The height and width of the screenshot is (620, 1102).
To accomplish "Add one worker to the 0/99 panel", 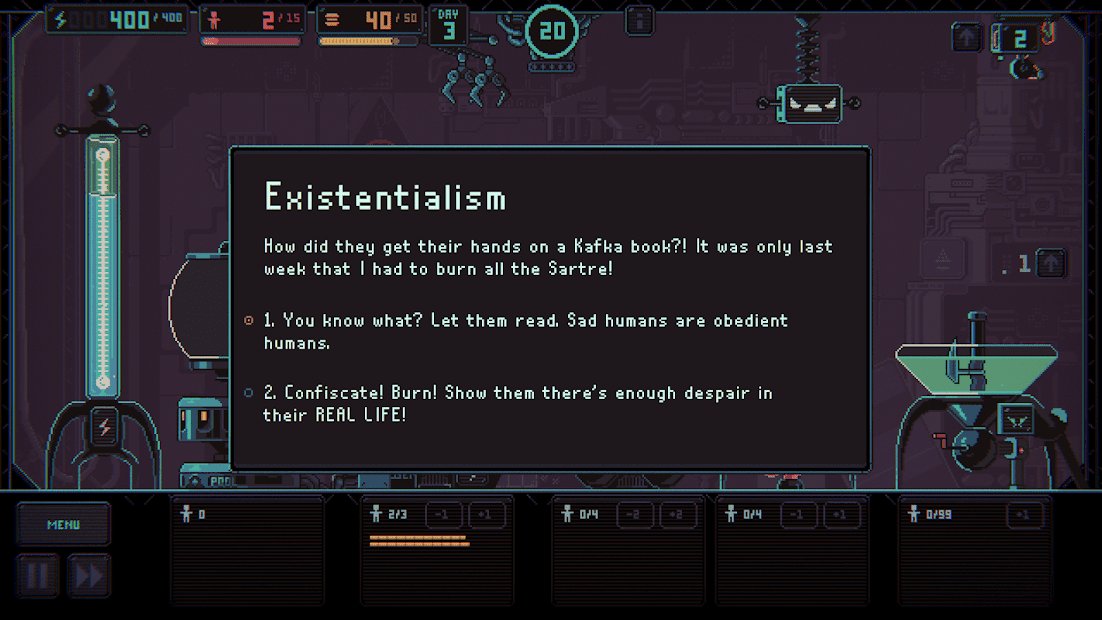I will click(1024, 515).
